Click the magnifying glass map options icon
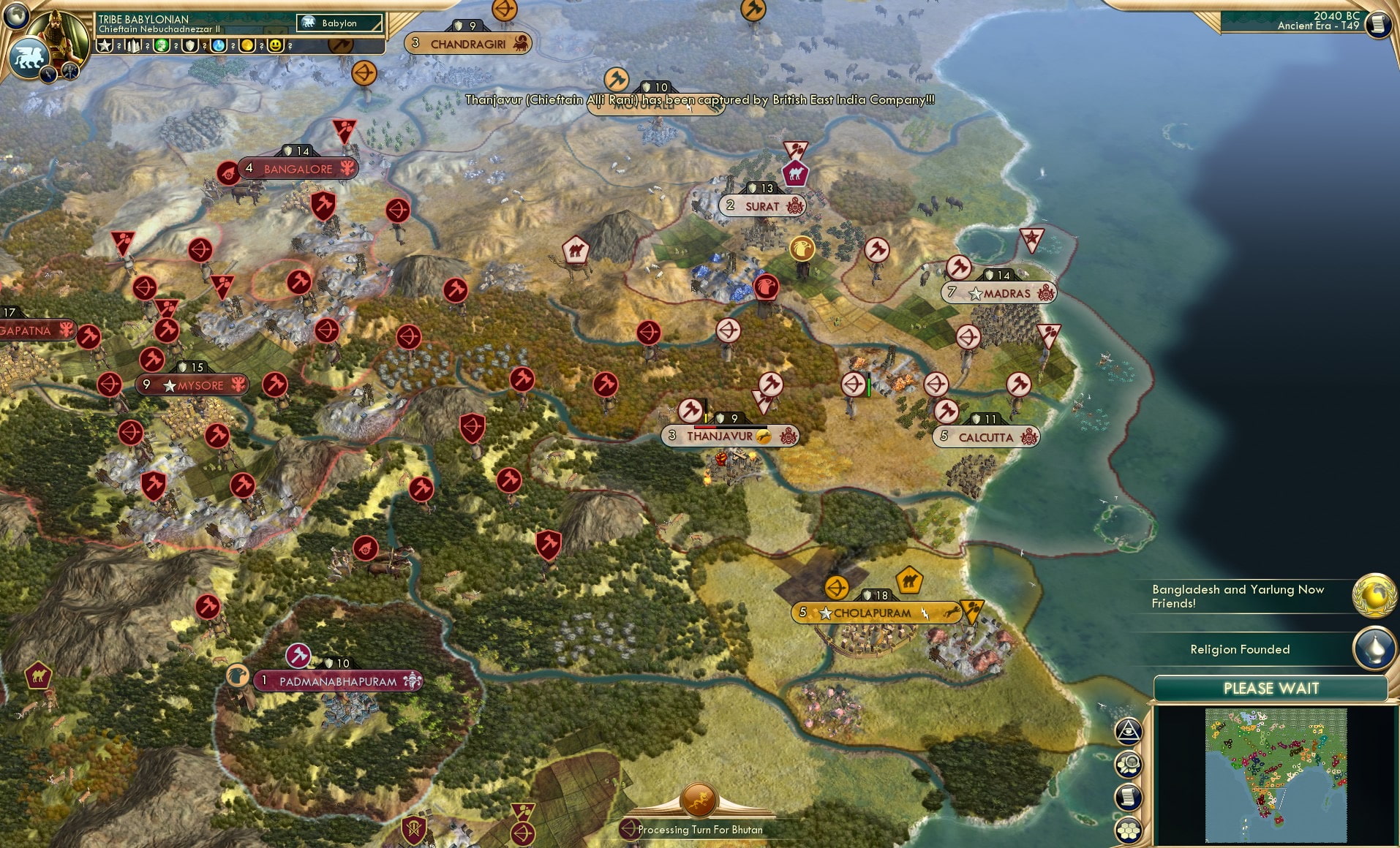 click(x=1127, y=762)
